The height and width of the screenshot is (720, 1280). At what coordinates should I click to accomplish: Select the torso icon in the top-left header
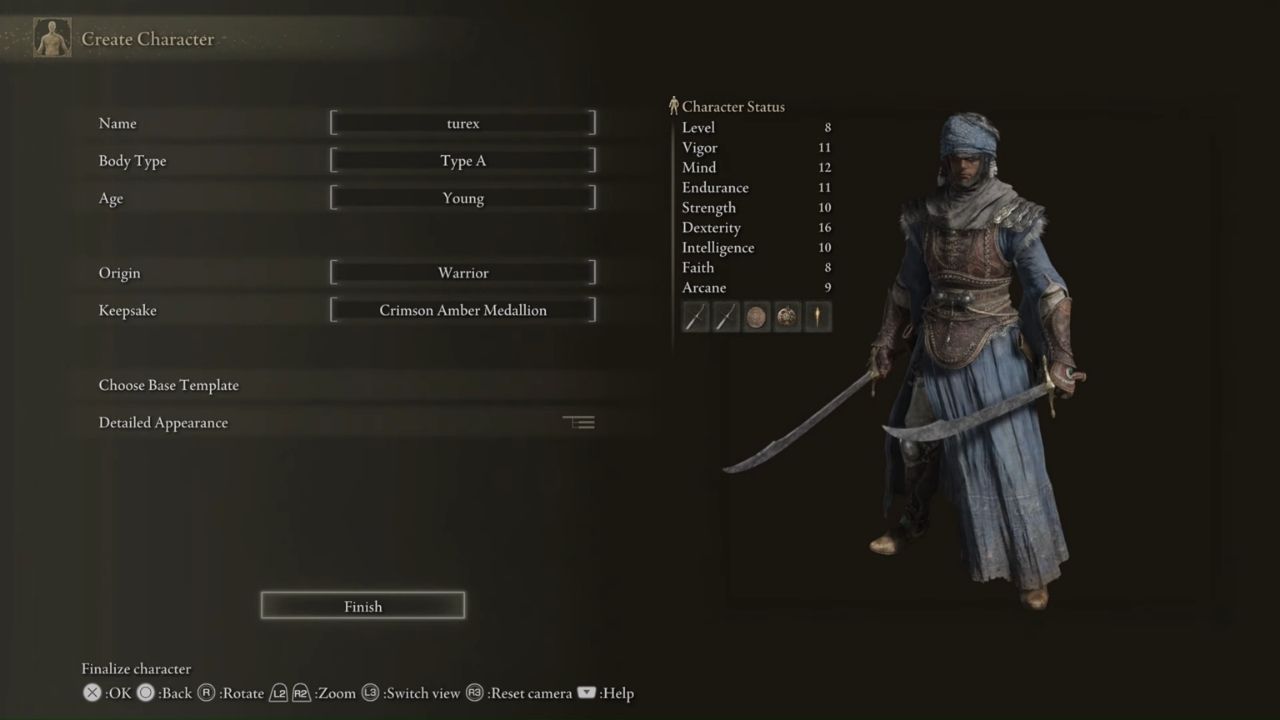click(51, 37)
